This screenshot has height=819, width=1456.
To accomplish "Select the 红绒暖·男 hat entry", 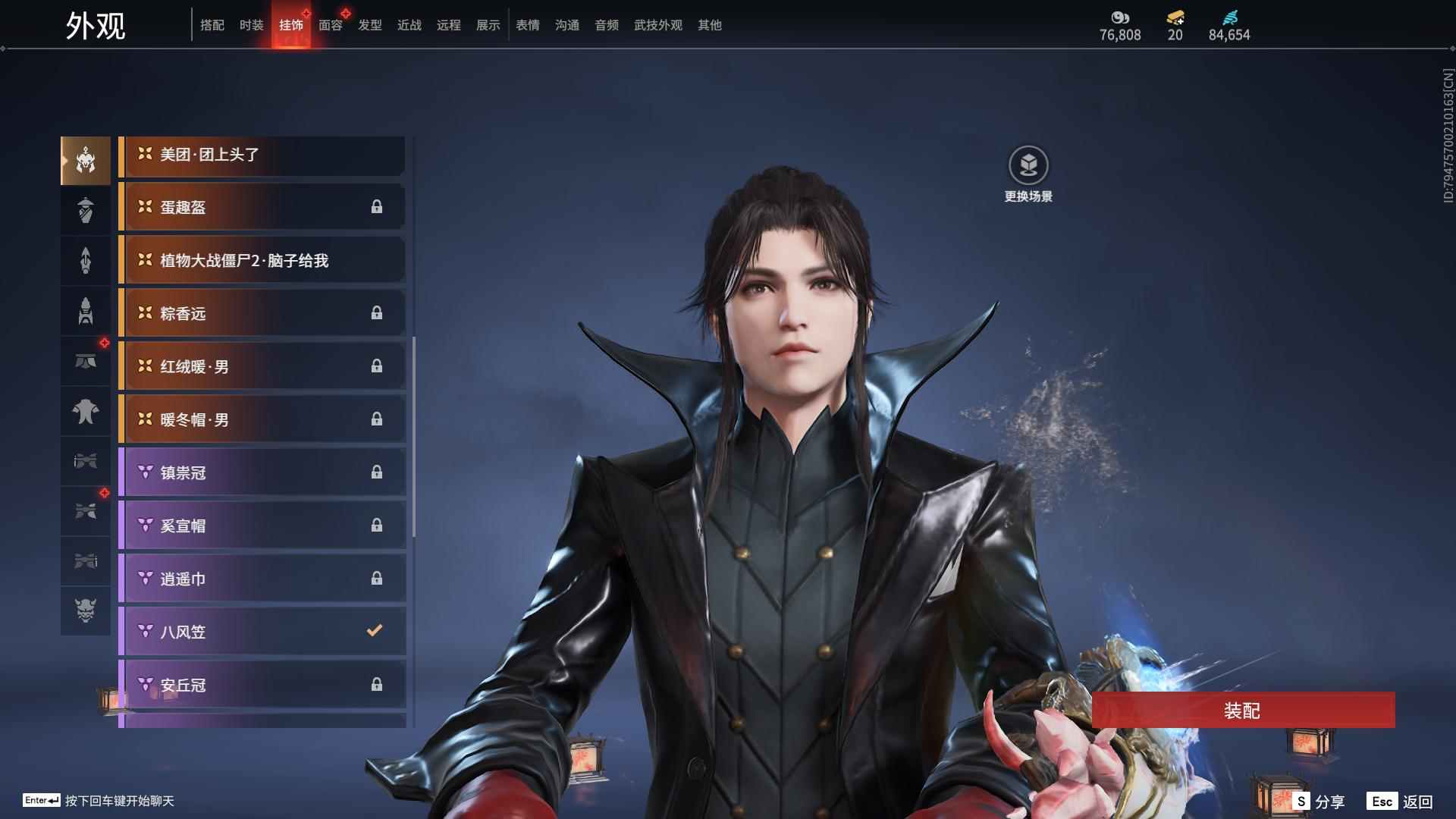I will click(262, 366).
